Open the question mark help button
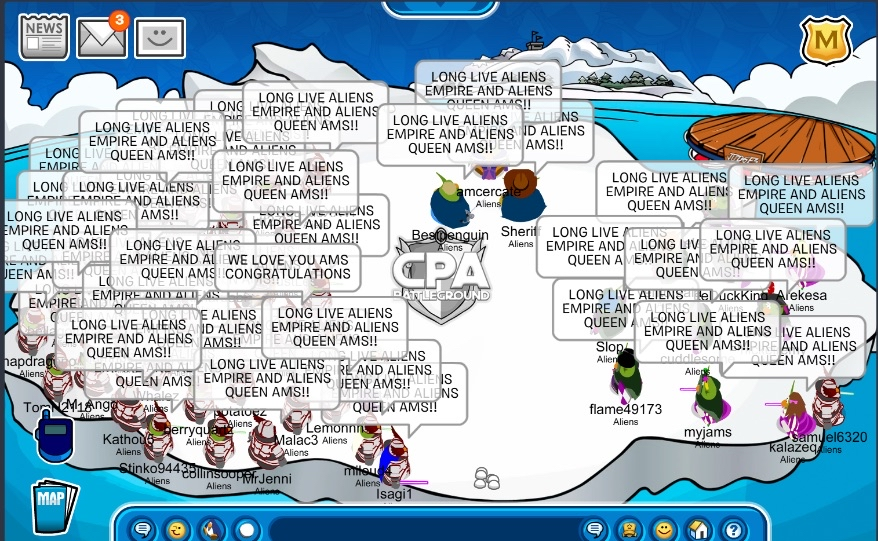878x541 pixels. [x=733, y=529]
